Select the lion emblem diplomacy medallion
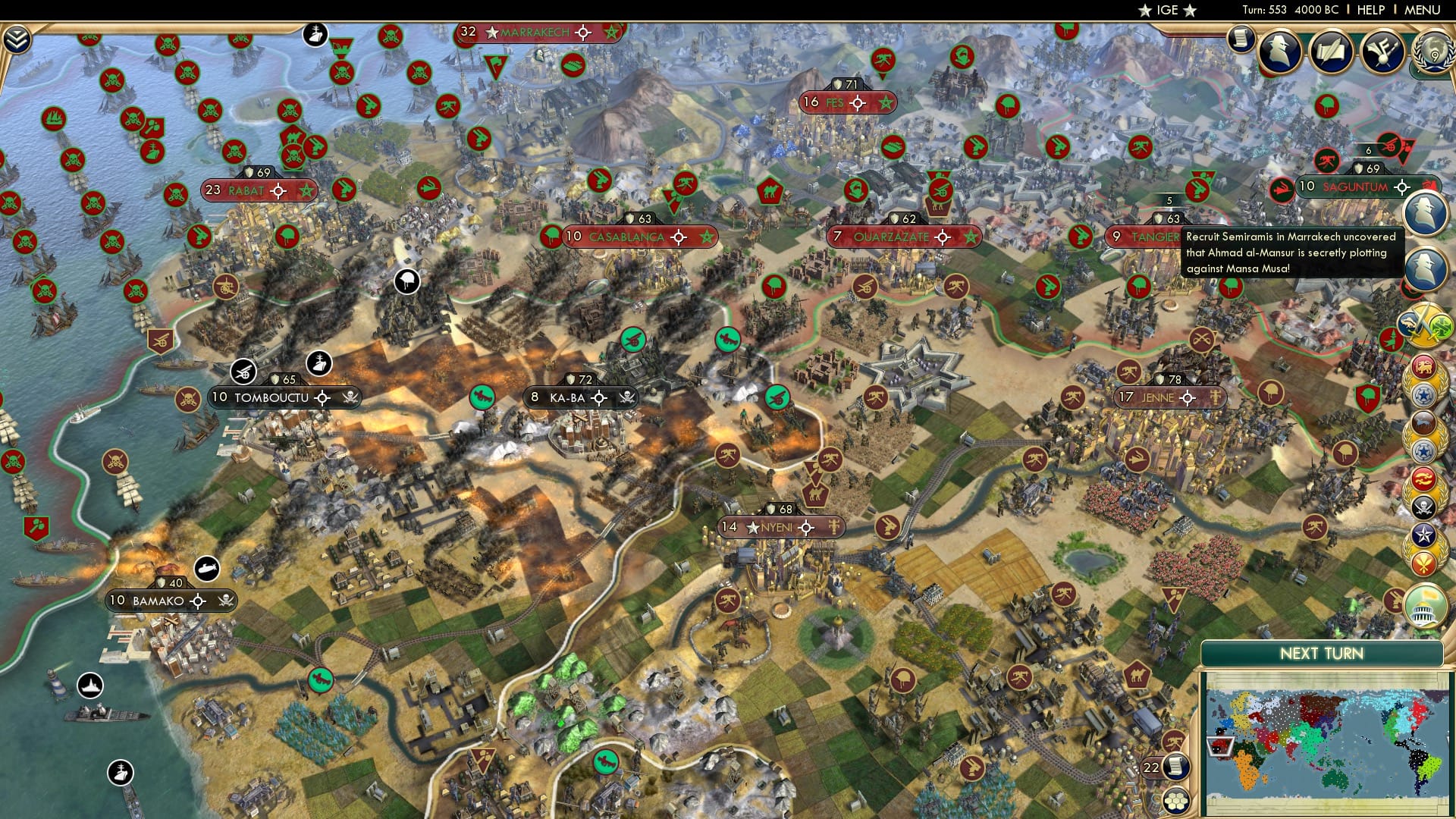 [x=1423, y=366]
